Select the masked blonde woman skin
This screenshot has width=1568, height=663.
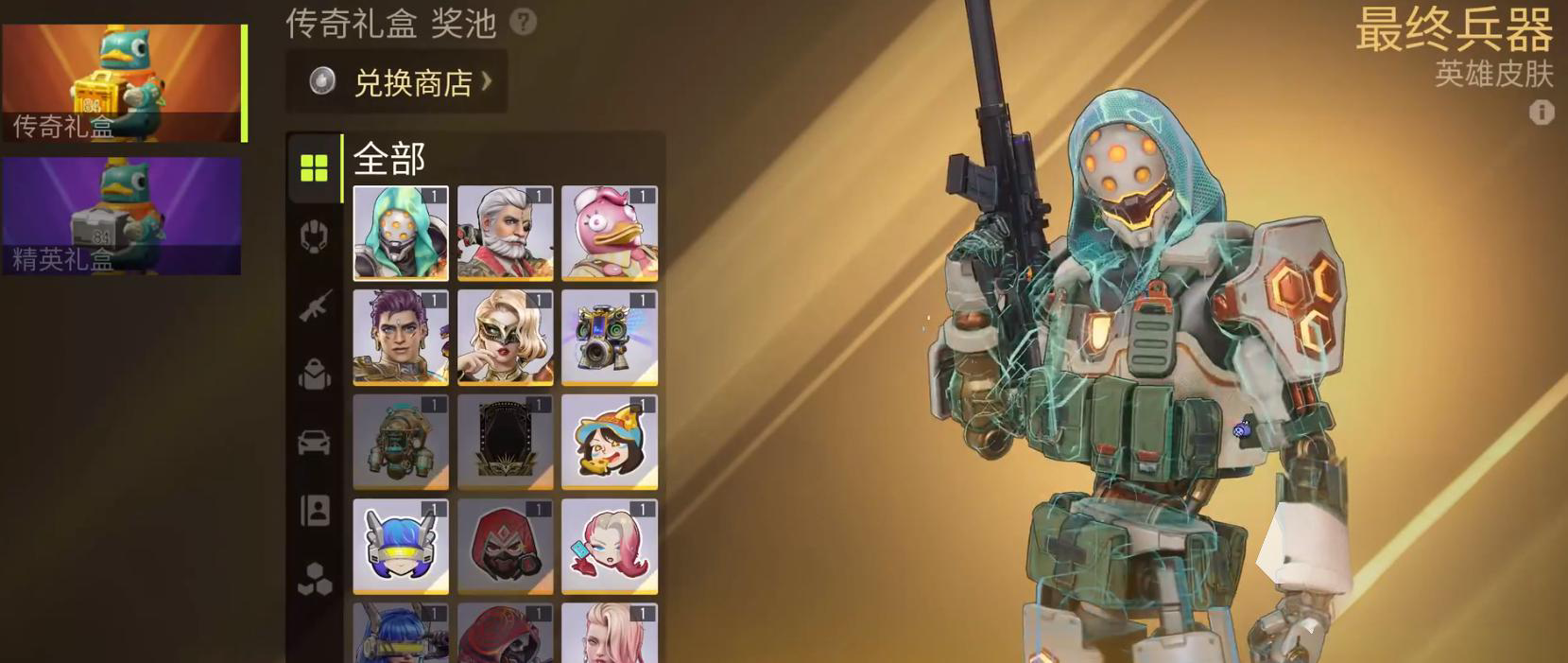505,338
